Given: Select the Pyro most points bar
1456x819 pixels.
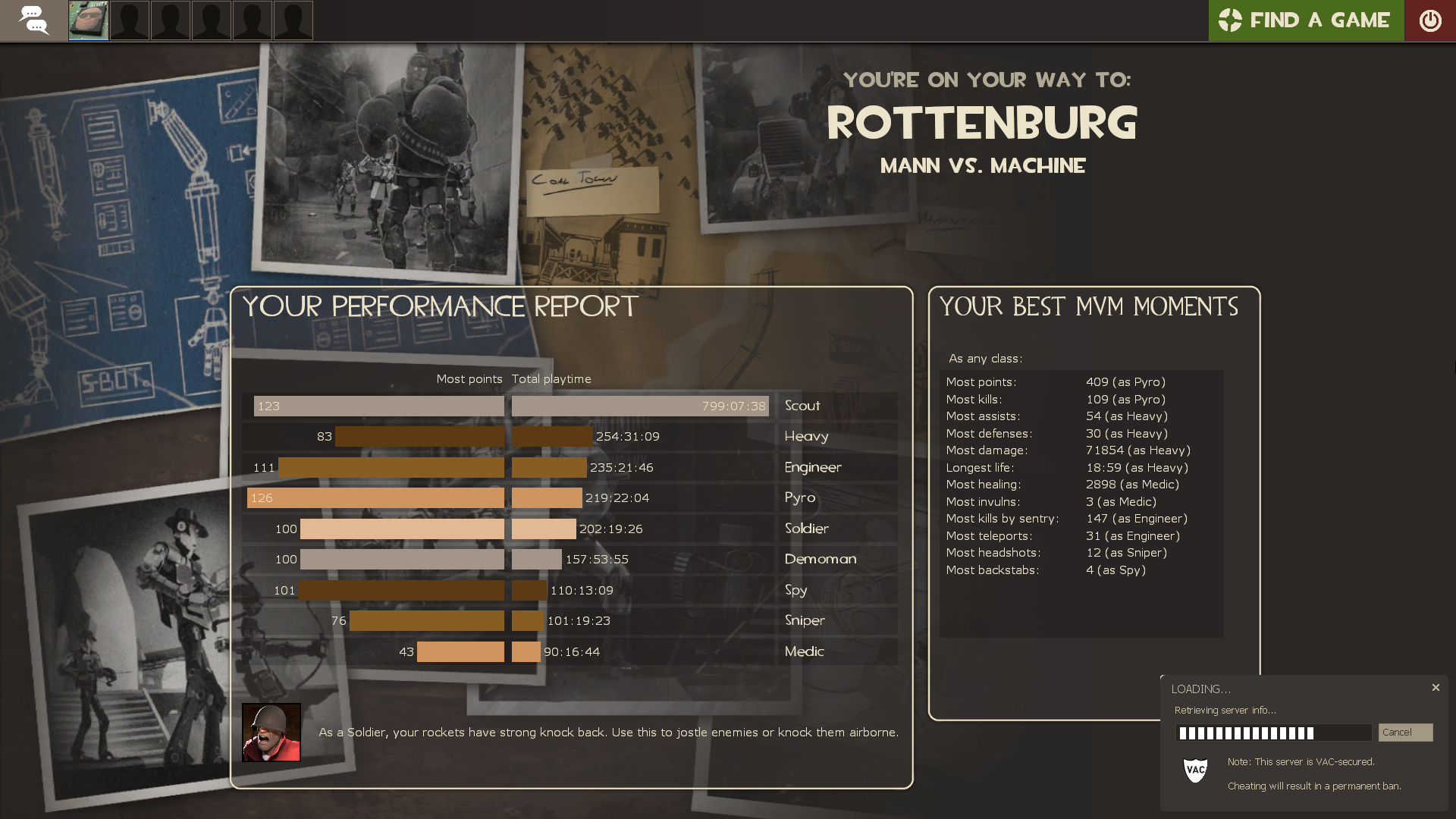Looking at the screenshot, I should point(375,497).
